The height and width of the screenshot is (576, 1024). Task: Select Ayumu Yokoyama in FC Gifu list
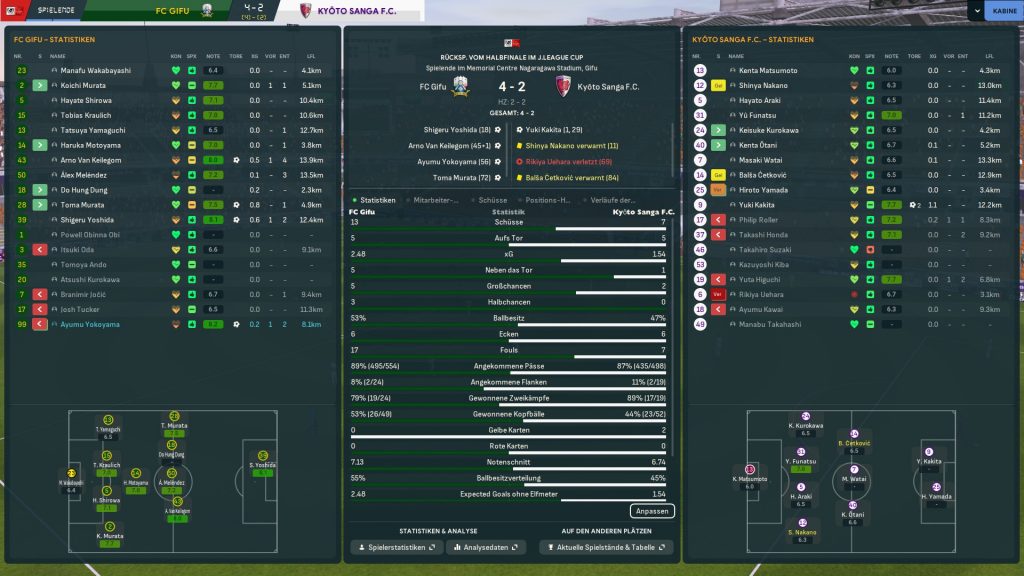click(x=84, y=324)
